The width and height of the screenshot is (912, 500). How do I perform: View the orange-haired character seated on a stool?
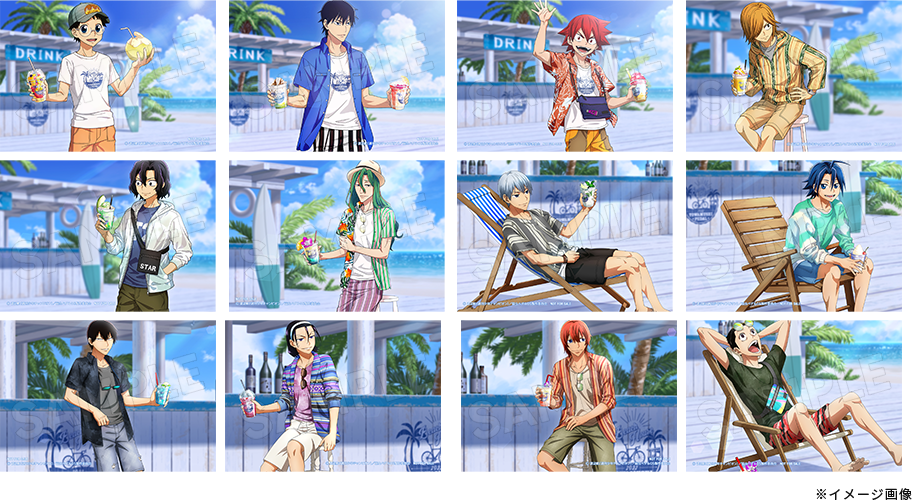(793, 76)
